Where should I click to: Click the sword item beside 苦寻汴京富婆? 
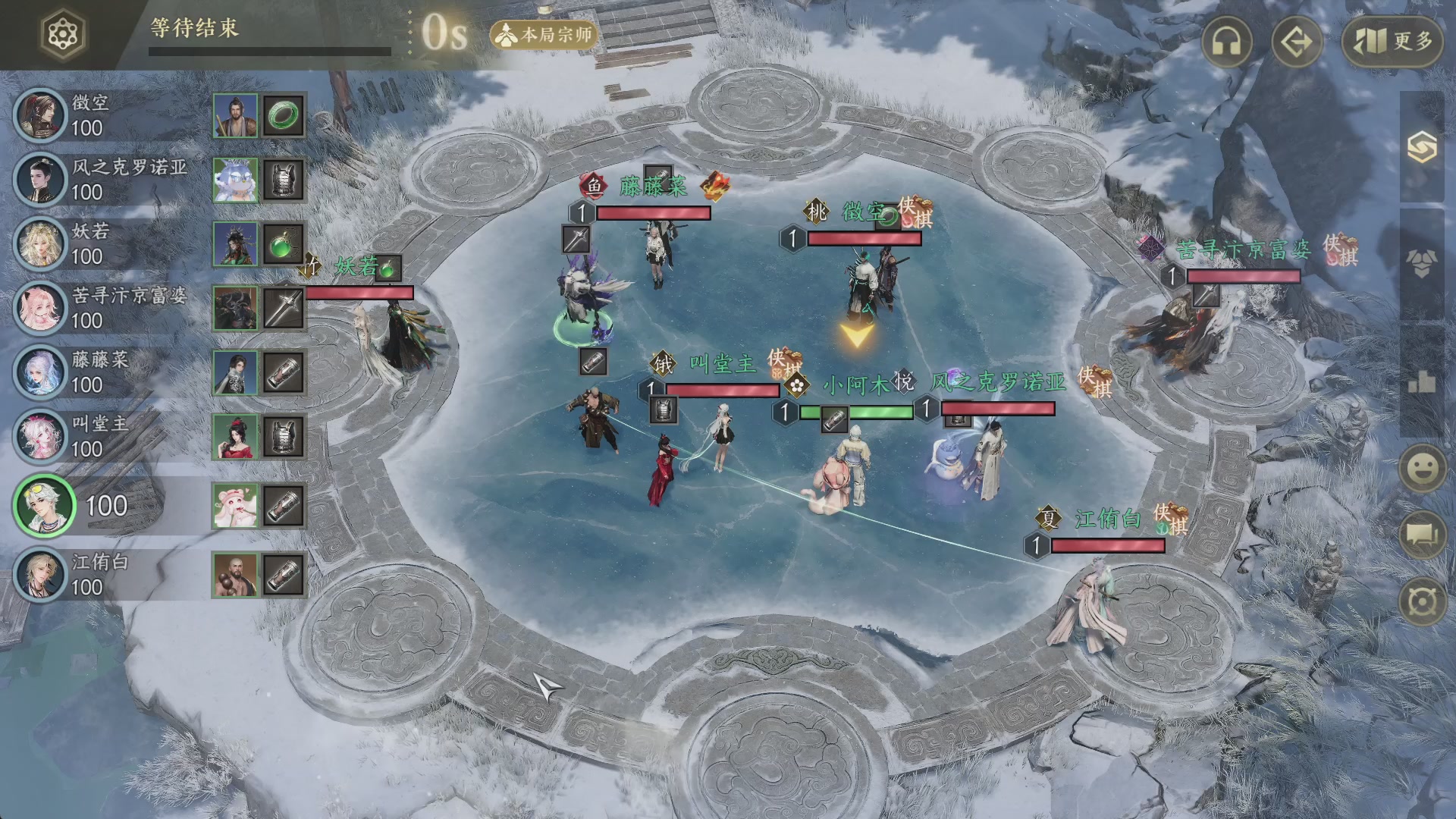point(284,309)
